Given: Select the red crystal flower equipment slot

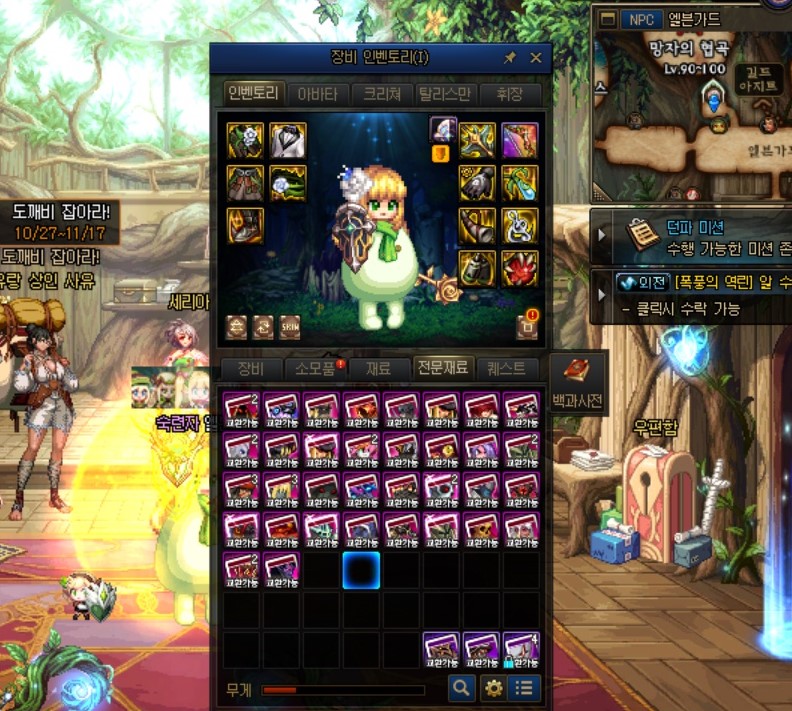Looking at the screenshot, I should 520,268.
